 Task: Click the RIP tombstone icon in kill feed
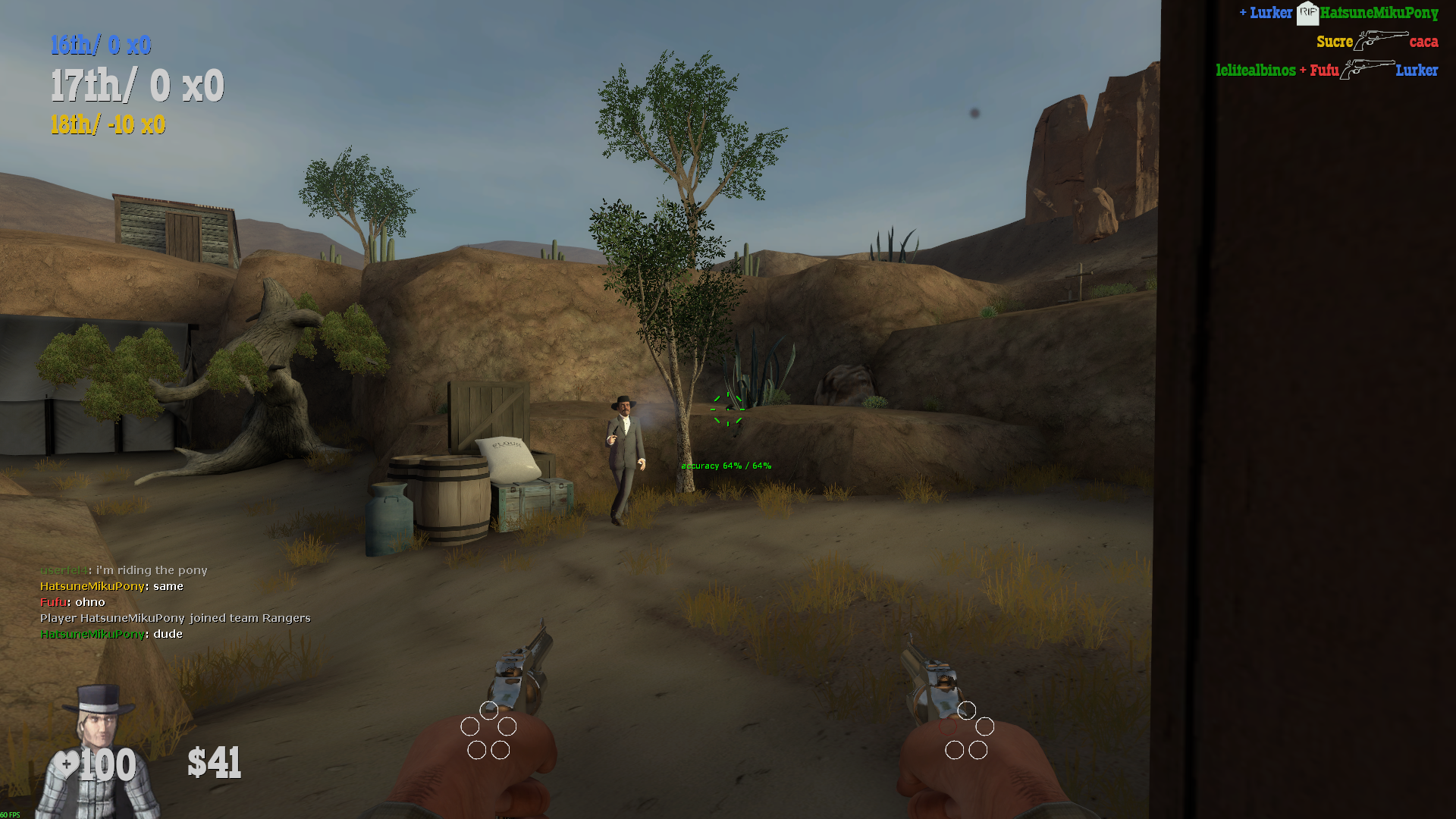point(1307,13)
